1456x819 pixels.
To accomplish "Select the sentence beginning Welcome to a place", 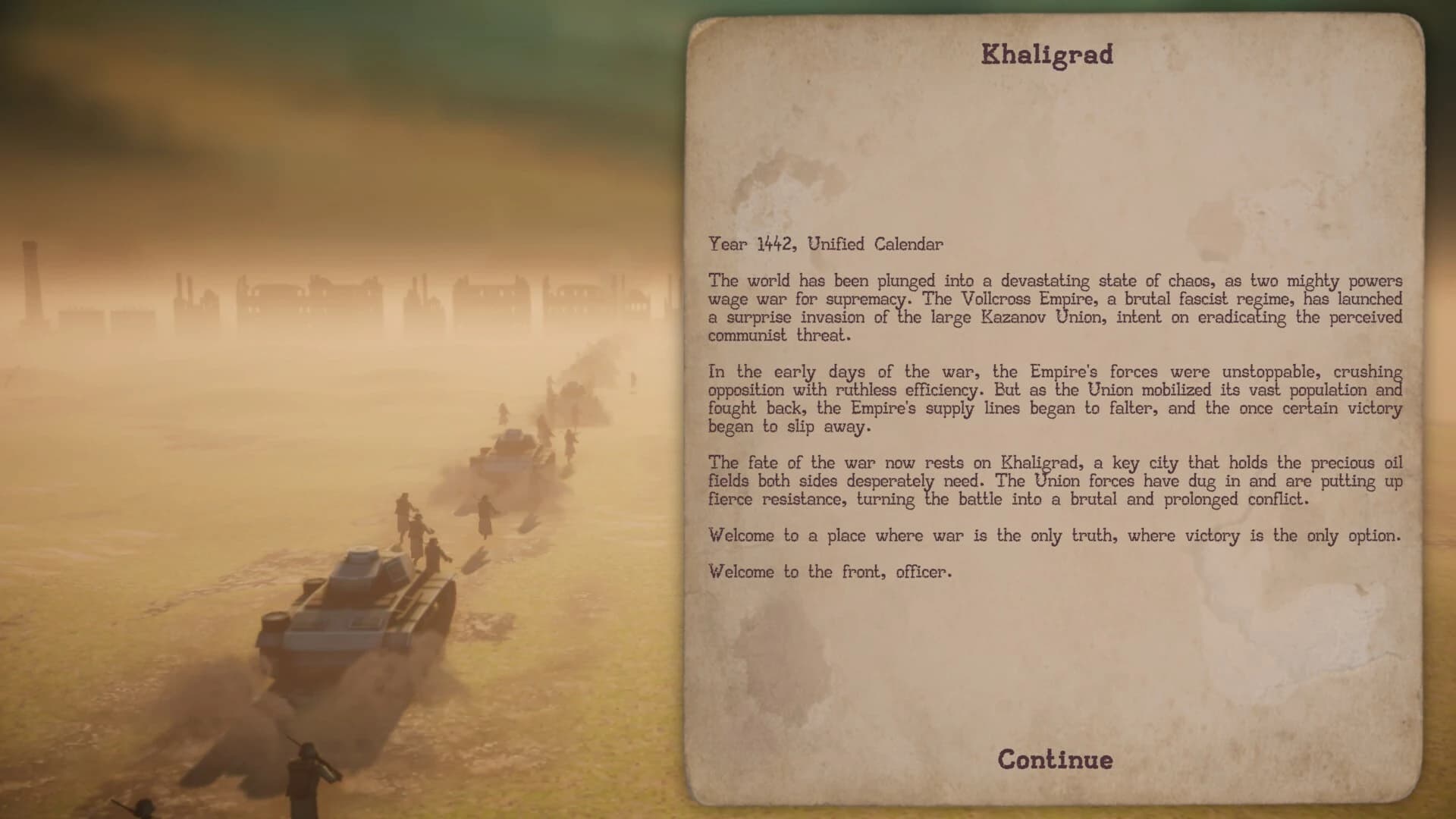I will [1054, 535].
